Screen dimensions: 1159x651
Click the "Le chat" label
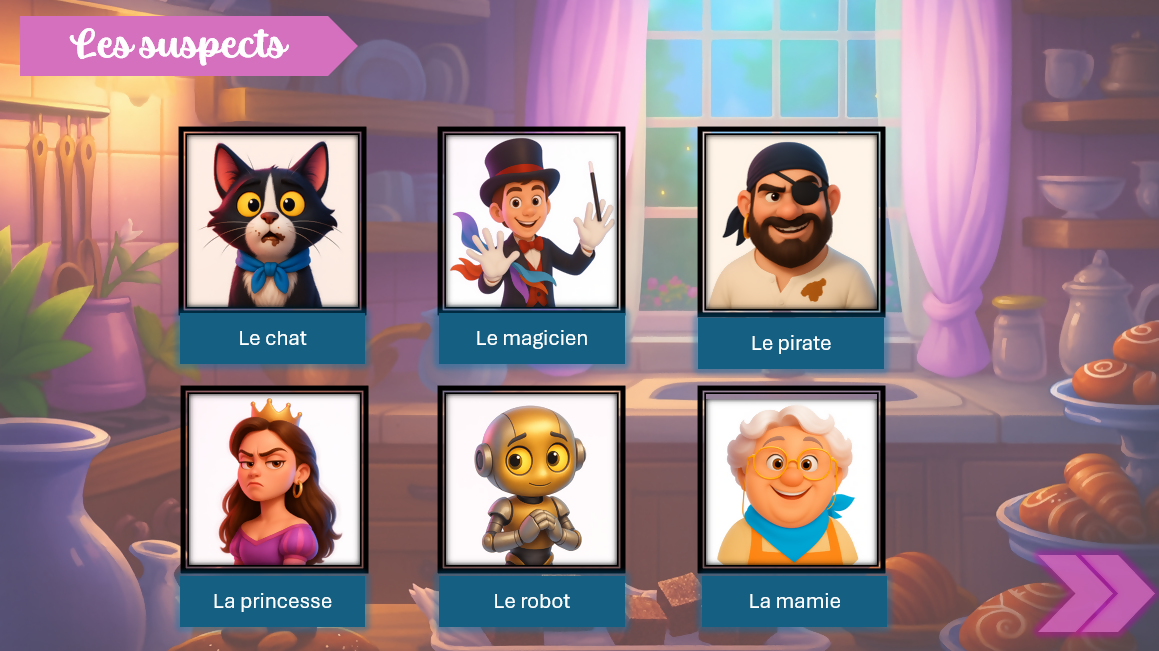(272, 338)
